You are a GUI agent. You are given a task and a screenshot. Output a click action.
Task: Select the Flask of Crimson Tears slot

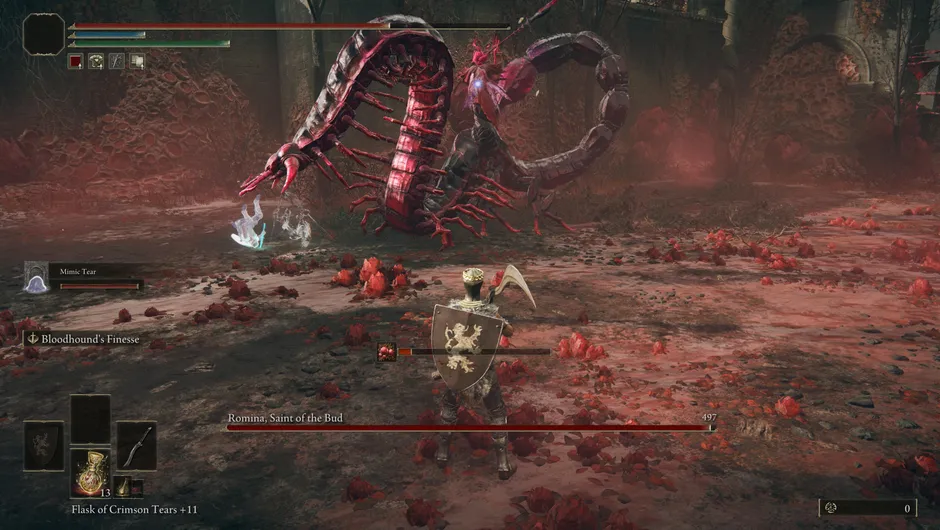pos(90,472)
